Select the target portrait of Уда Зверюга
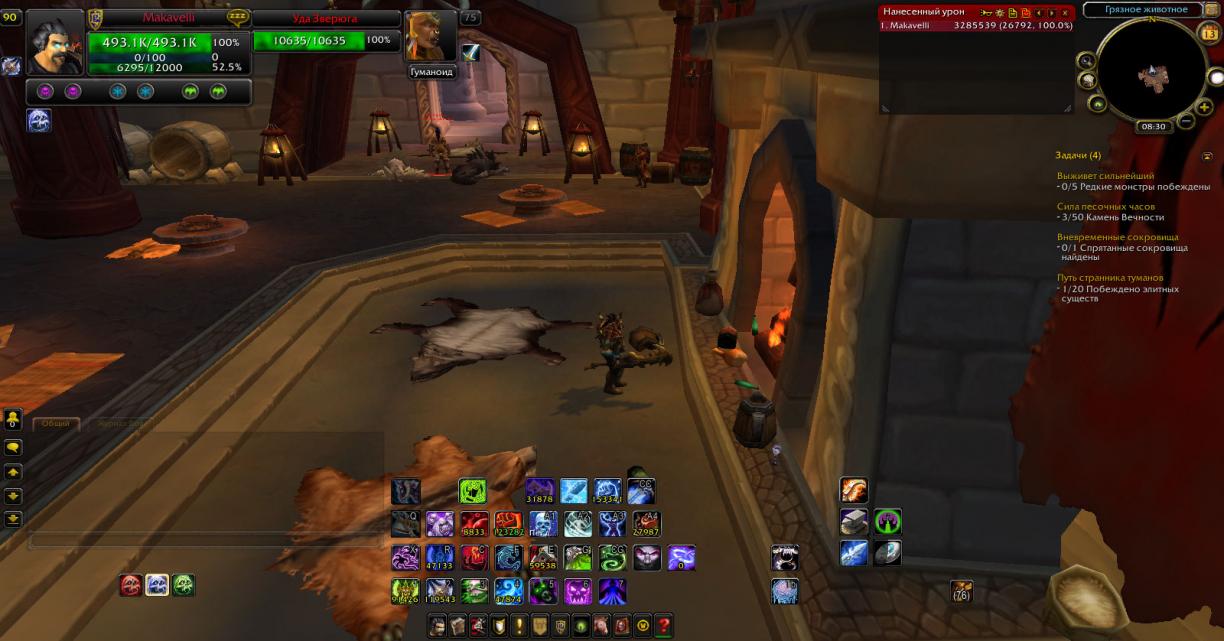Viewport: 1224px width, 641px height. click(x=431, y=36)
